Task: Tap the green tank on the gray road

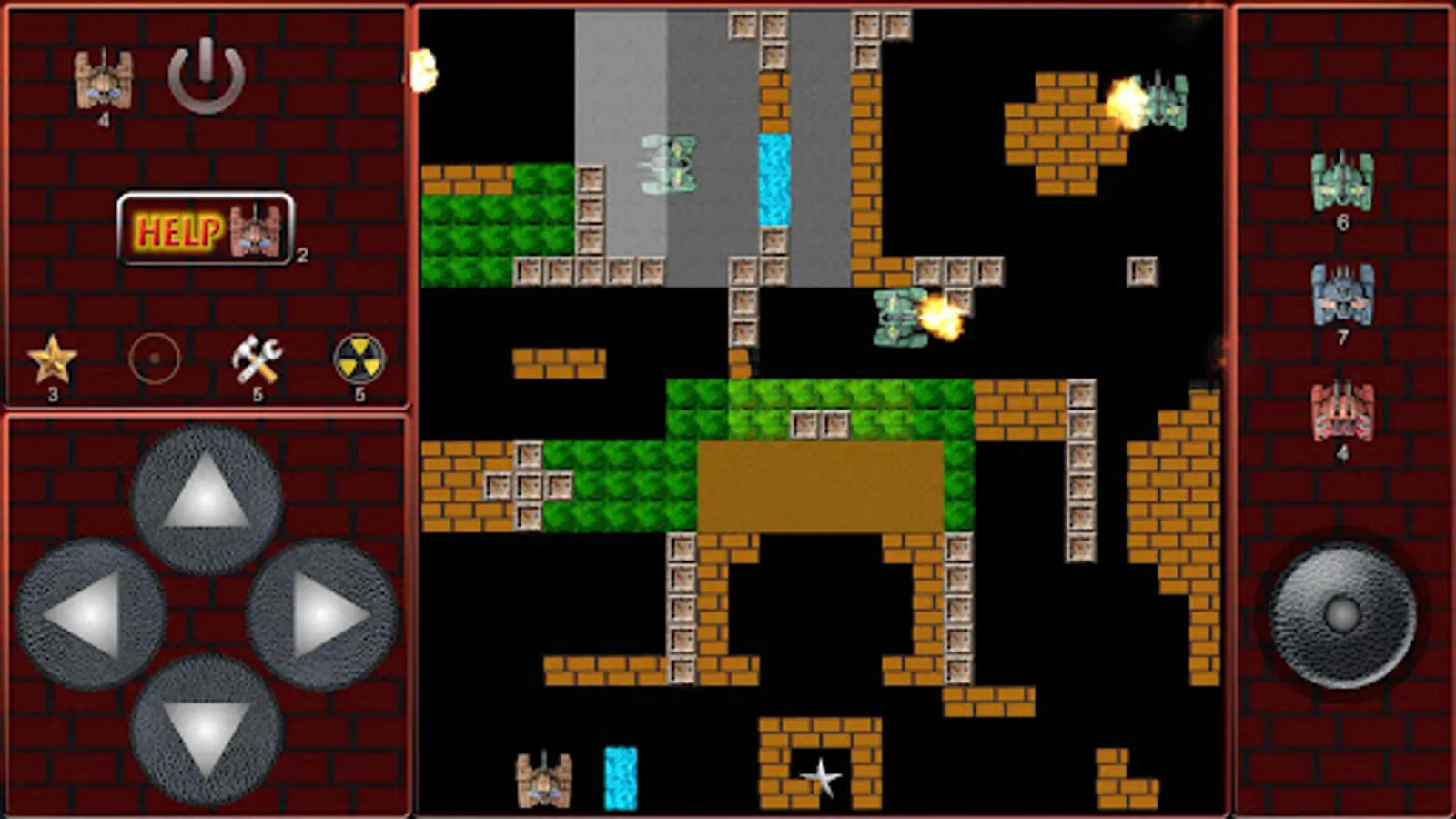Action: tap(671, 166)
